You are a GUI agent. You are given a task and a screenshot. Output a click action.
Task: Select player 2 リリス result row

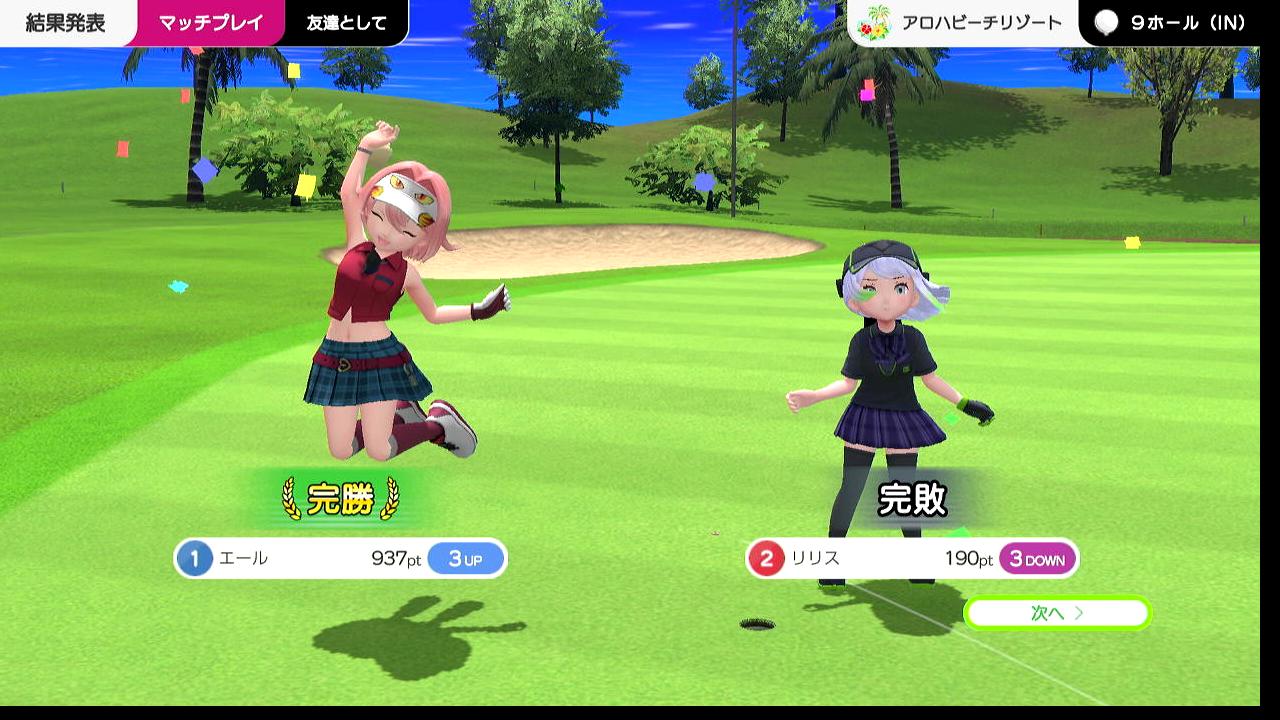click(912, 558)
